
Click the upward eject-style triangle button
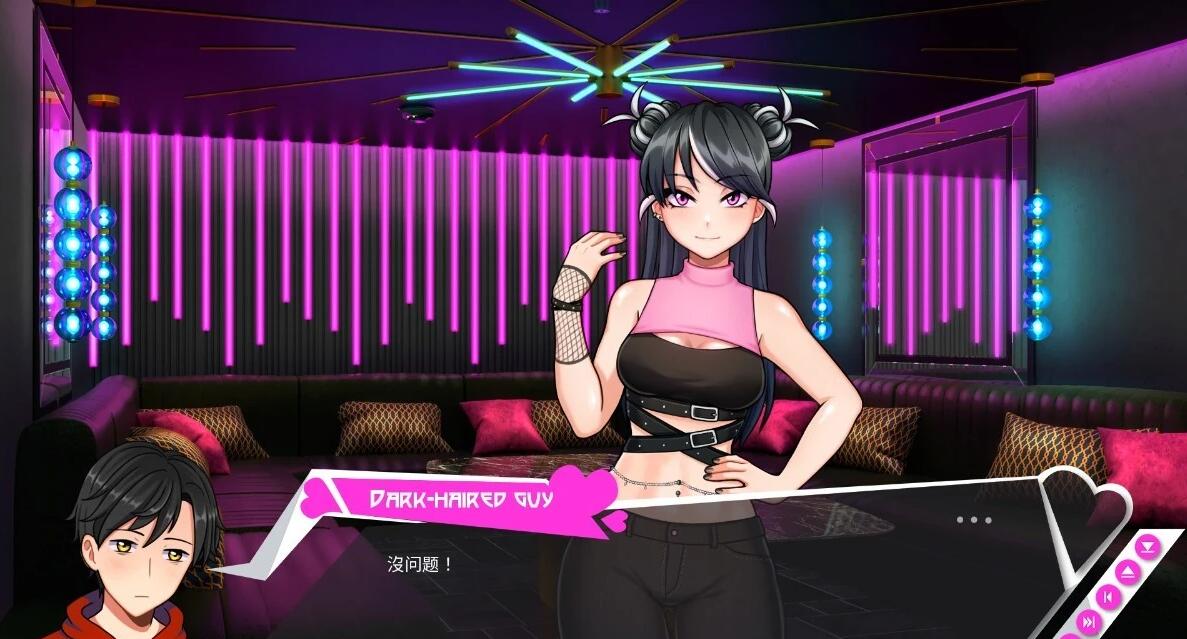(x=1128, y=572)
